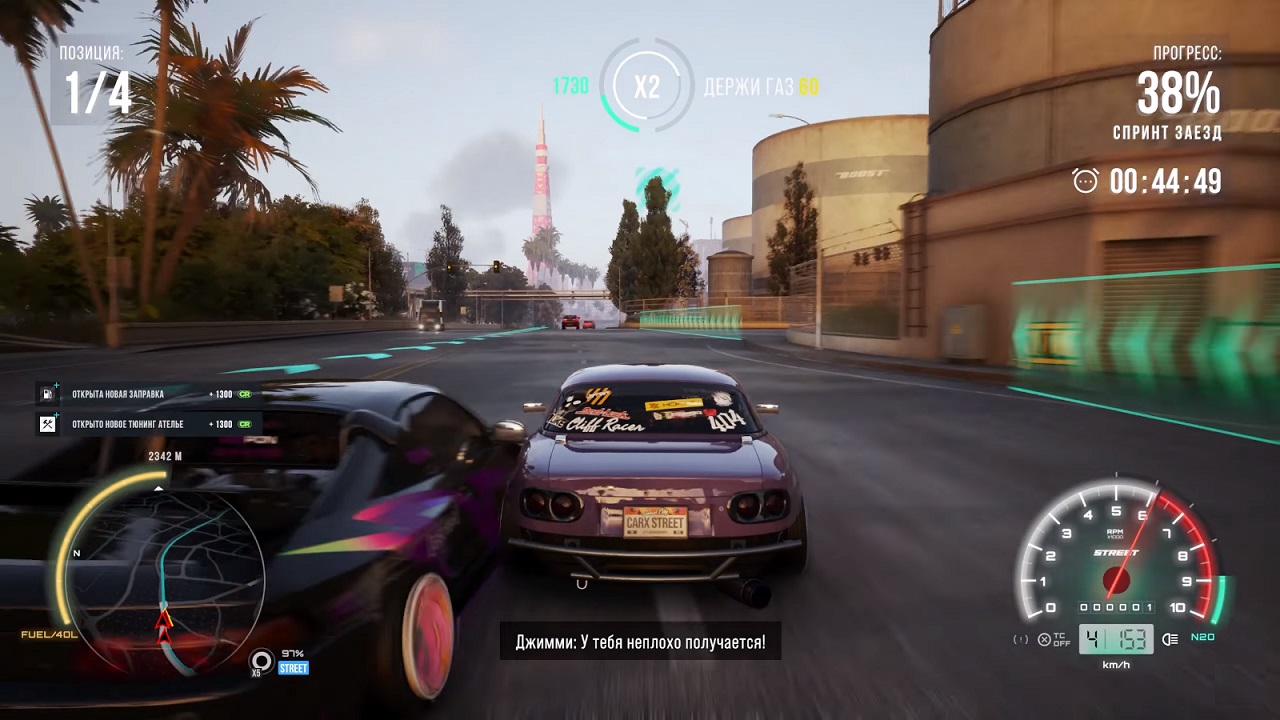1280x720 pixels.
Task: Click the green CR currency badge
Action: 243,394
